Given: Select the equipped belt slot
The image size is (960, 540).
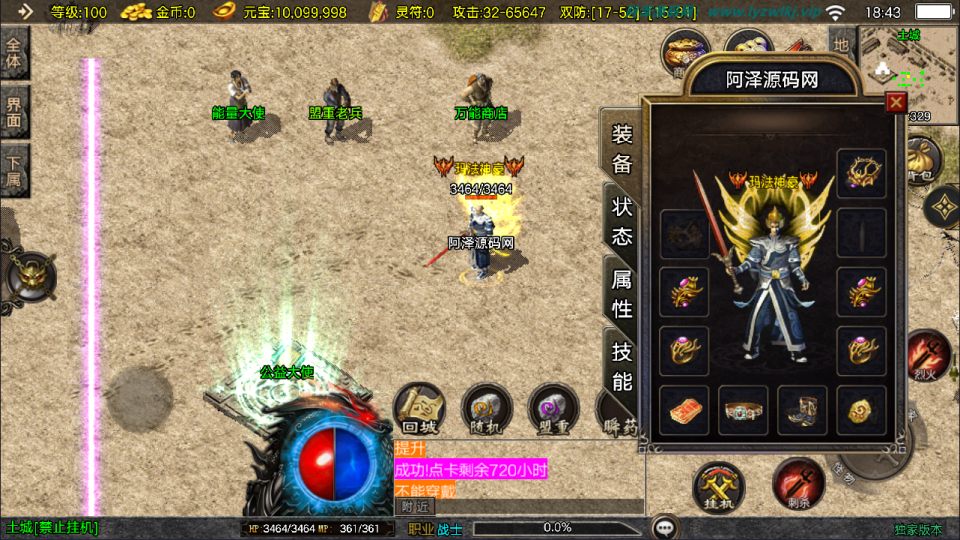Looking at the screenshot, I should coord(743,410).
